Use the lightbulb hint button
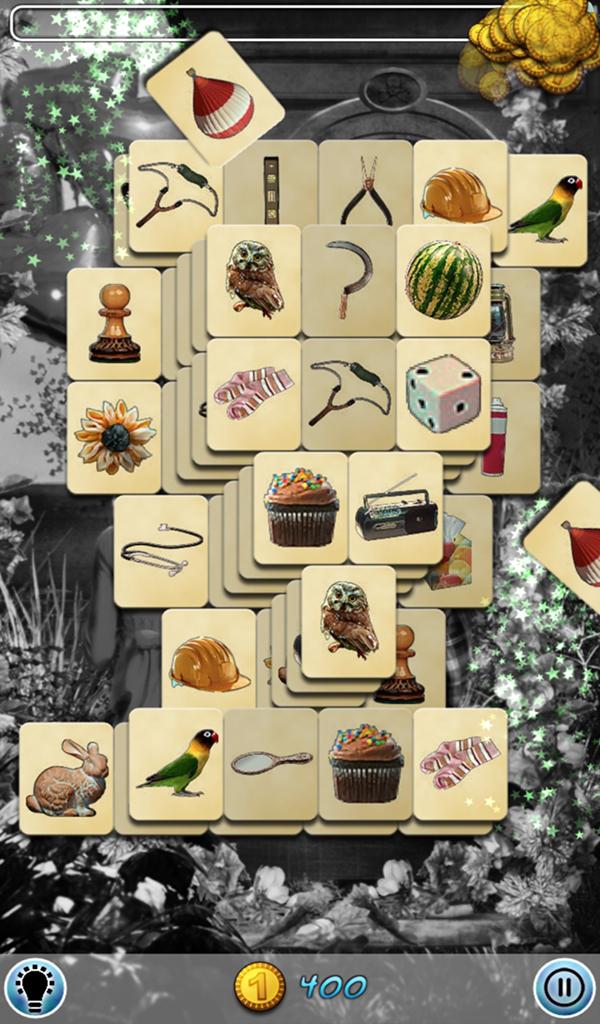The height and width of the screenshot is (1024, 600). click(34, 988)
